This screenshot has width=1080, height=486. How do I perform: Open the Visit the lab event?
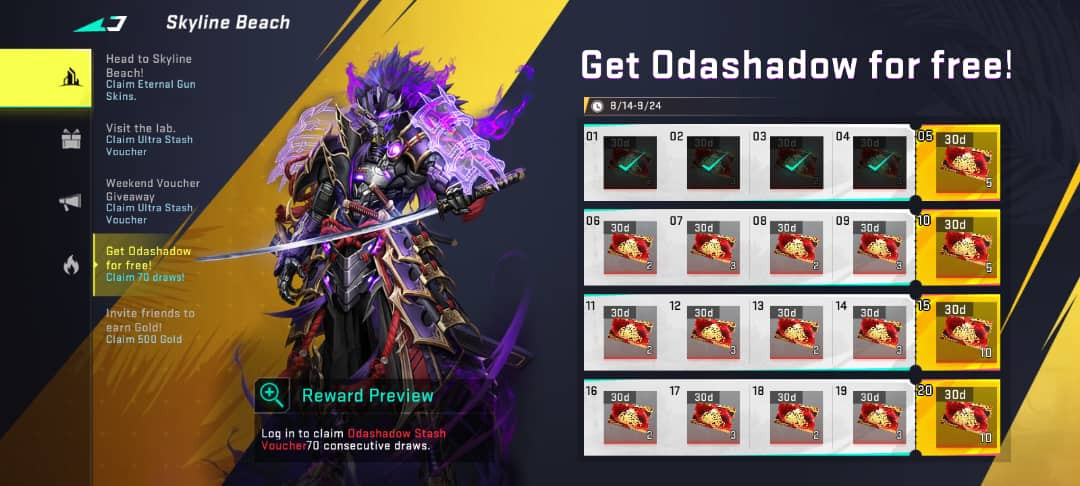[x=151, y=139]
